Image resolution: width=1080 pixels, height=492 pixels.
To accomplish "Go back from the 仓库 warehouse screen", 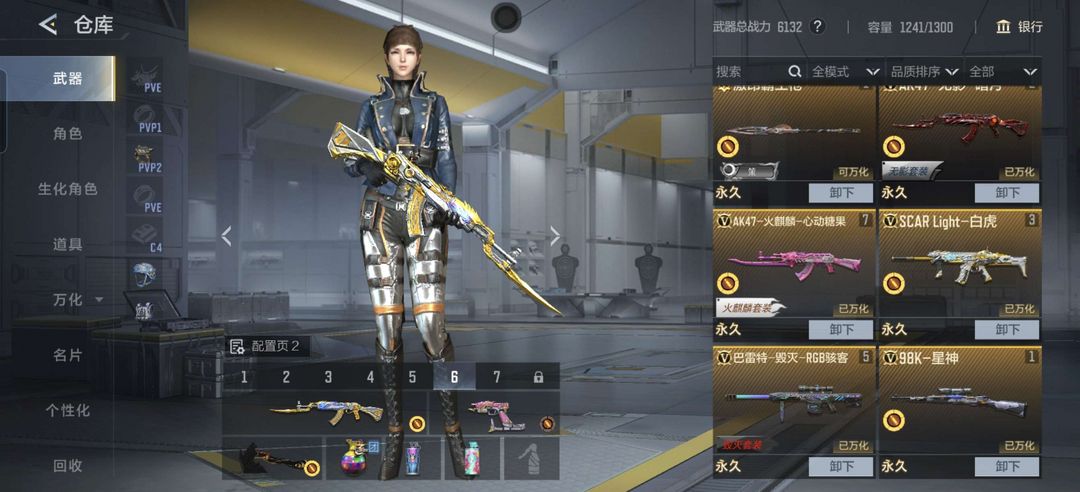I will pyautogui.click(x=47, y=25).
